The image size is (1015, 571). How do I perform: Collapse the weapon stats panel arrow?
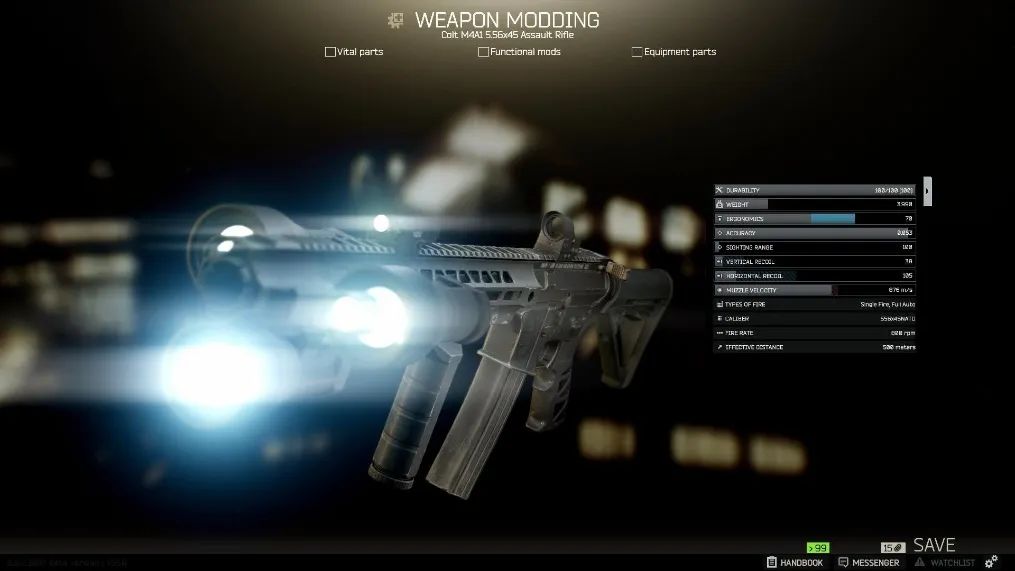point(927,190)
